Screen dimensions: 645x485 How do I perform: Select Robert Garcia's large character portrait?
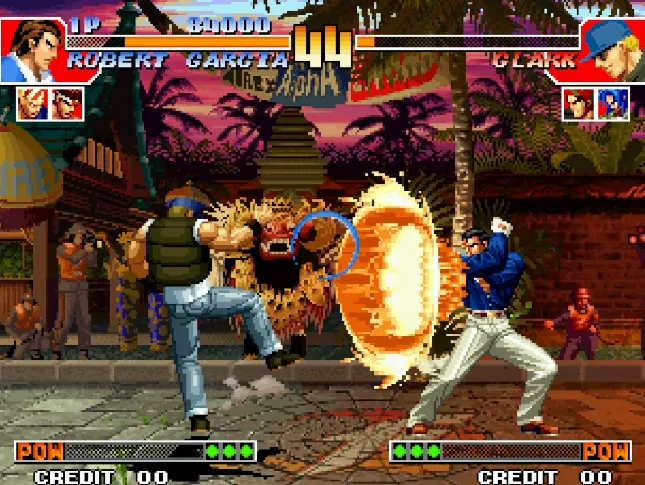pyautogui.click(x=32, y=50)
